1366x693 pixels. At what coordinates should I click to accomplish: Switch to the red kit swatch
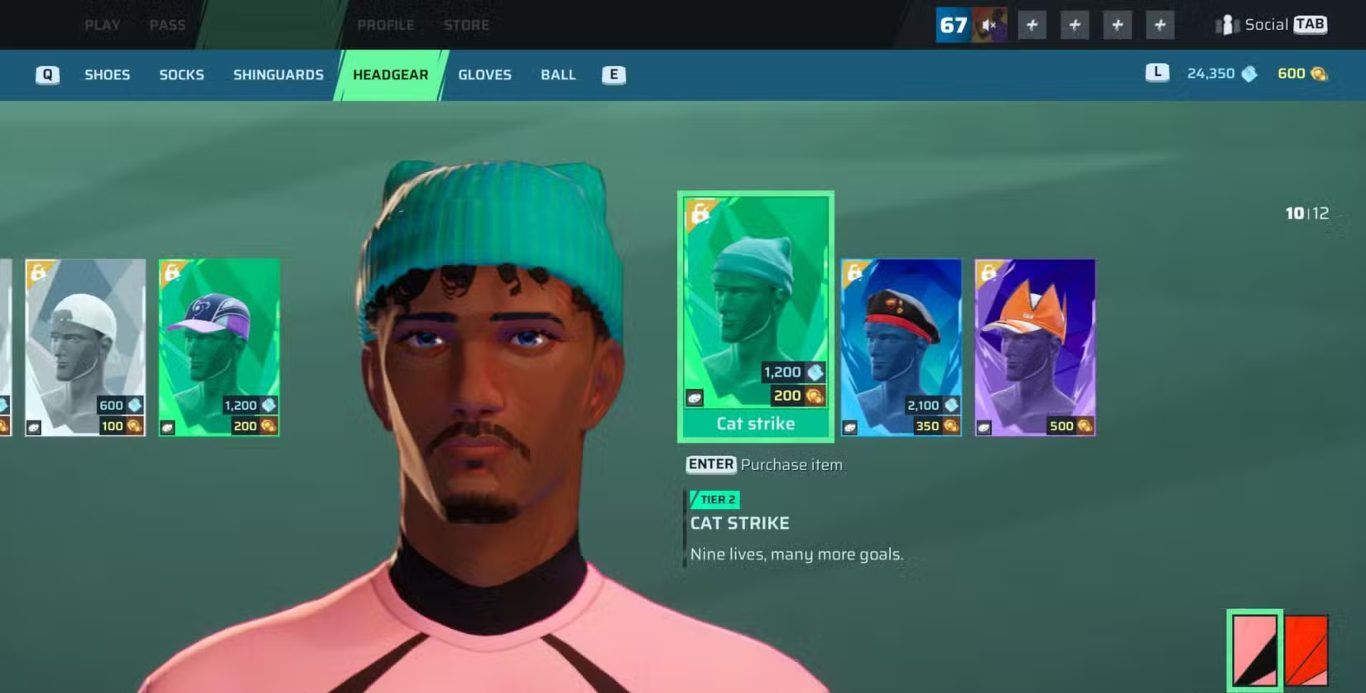pos(1306,650)
